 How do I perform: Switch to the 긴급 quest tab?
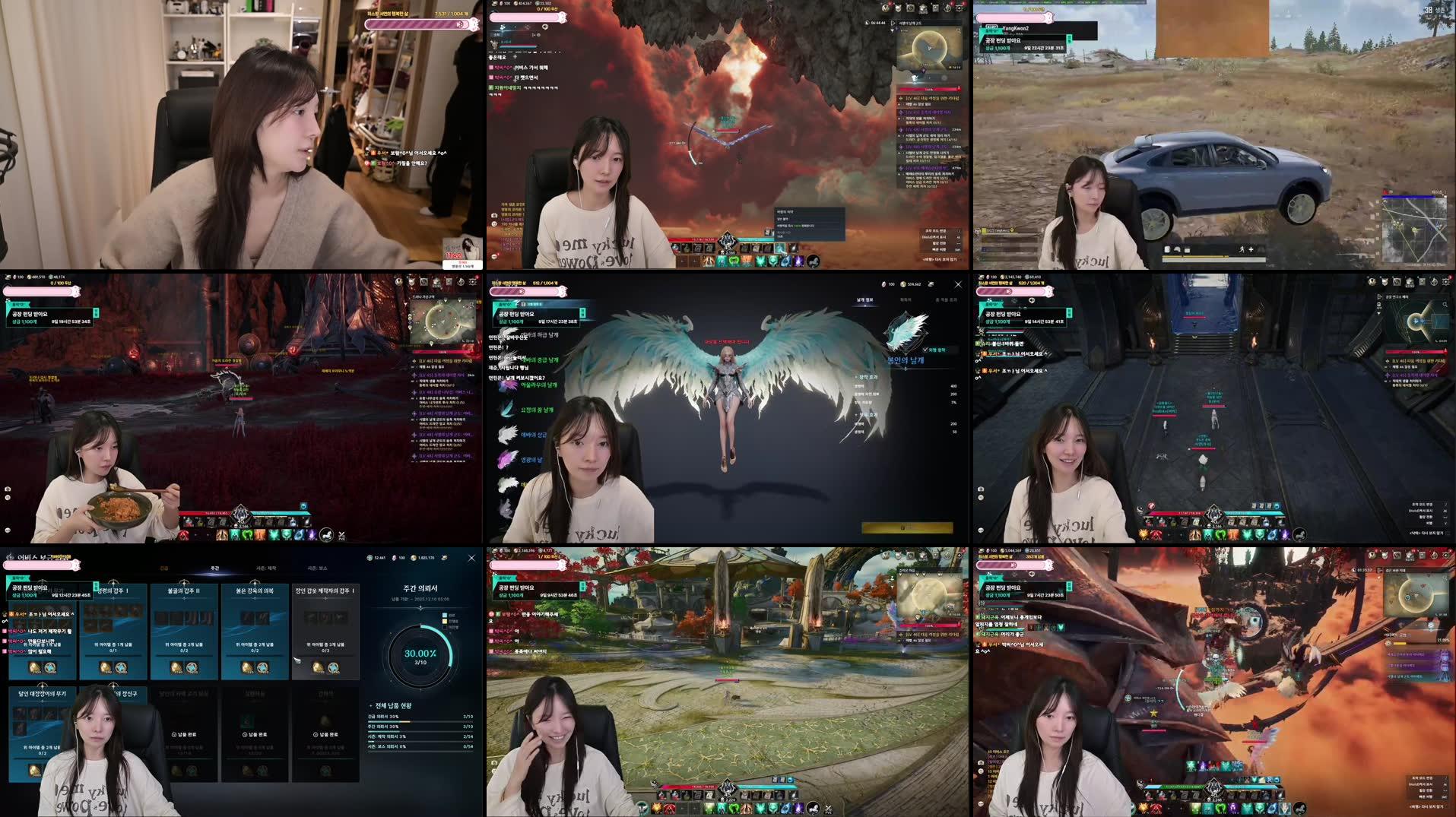pos(165,568)
